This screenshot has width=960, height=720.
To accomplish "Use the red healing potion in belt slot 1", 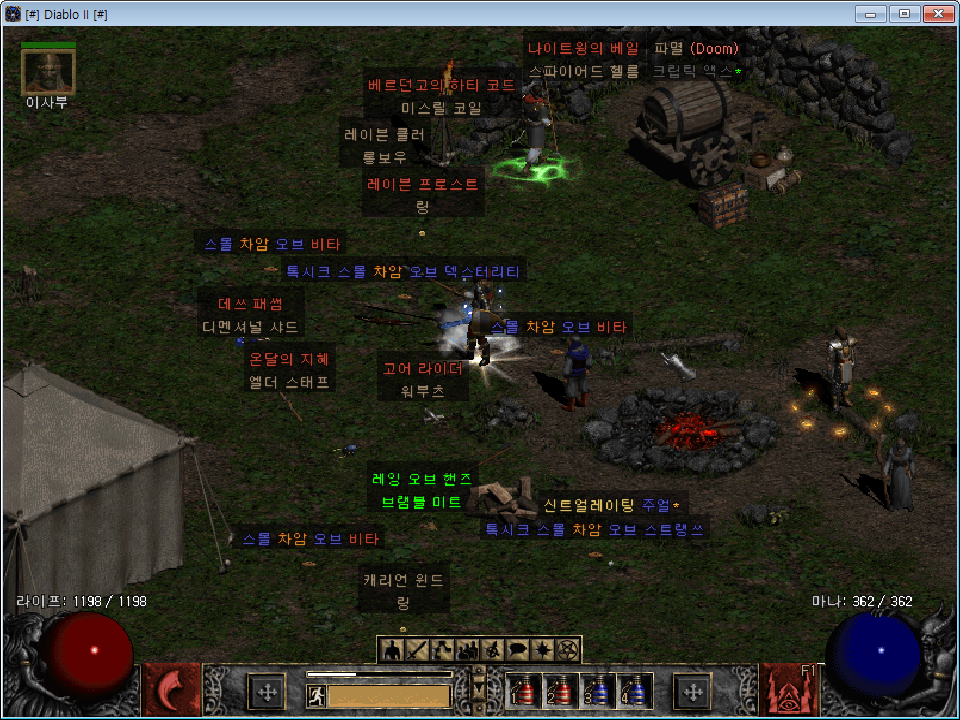I will (525, 691).
